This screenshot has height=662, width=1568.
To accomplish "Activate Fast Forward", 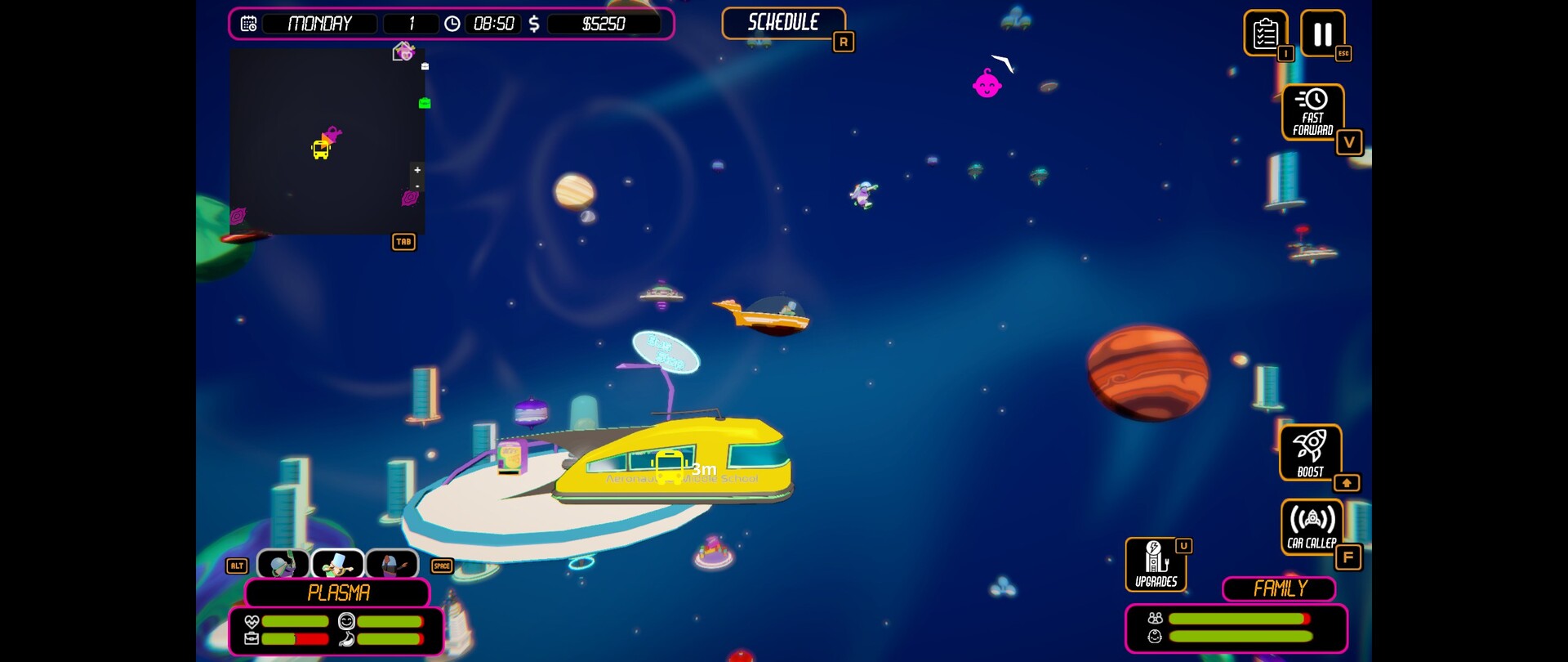I will click(1312, 112).
